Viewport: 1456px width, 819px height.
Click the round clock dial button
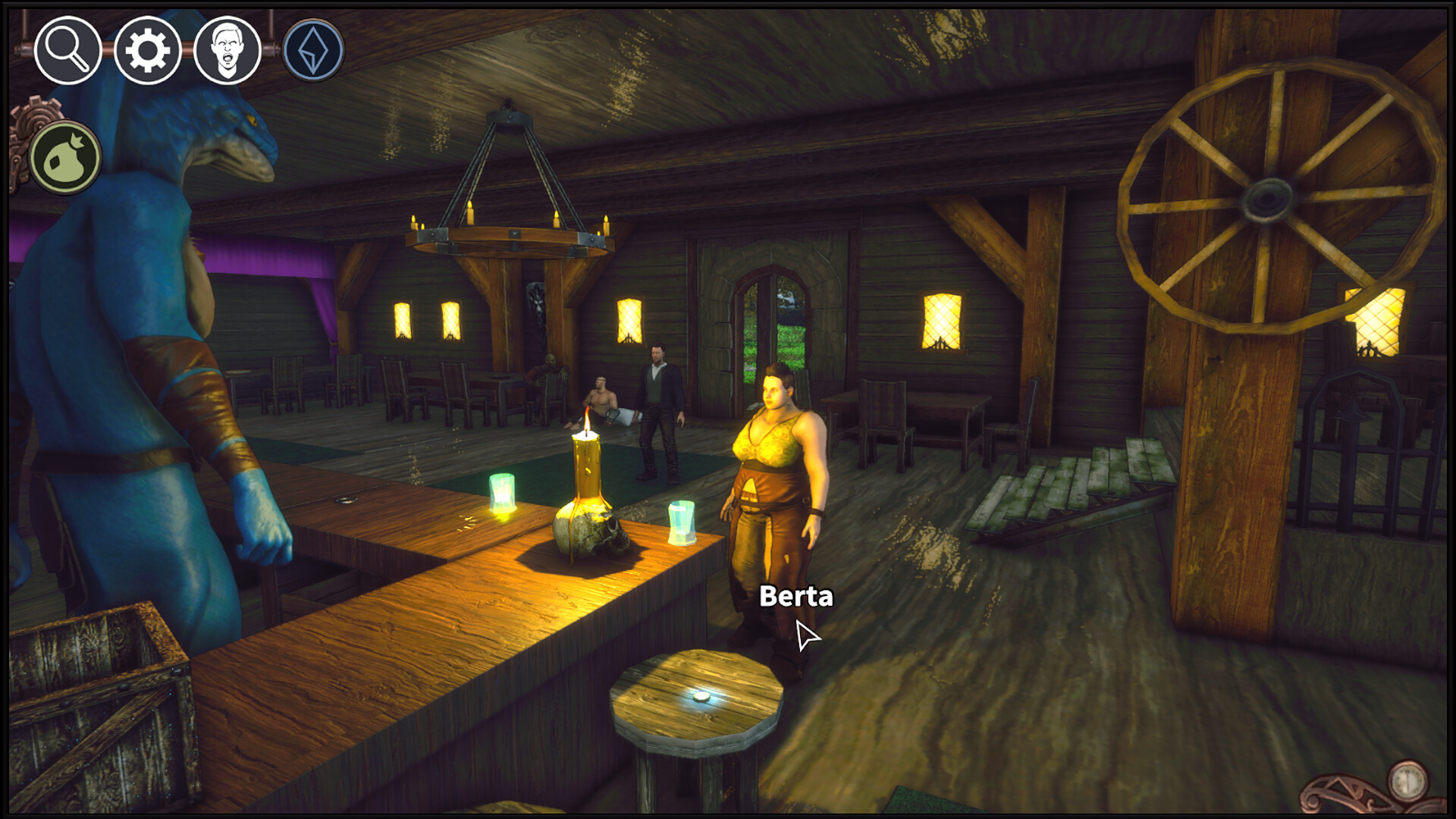click(x=1407, y=780)
